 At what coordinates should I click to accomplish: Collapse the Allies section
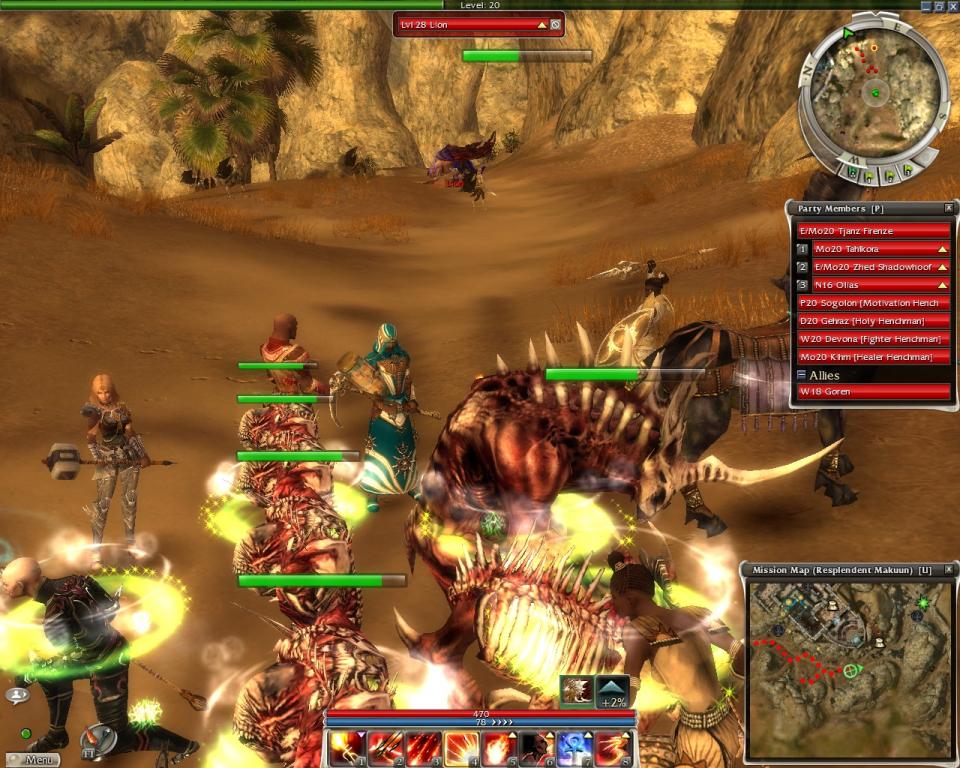(x=801, y=375)
